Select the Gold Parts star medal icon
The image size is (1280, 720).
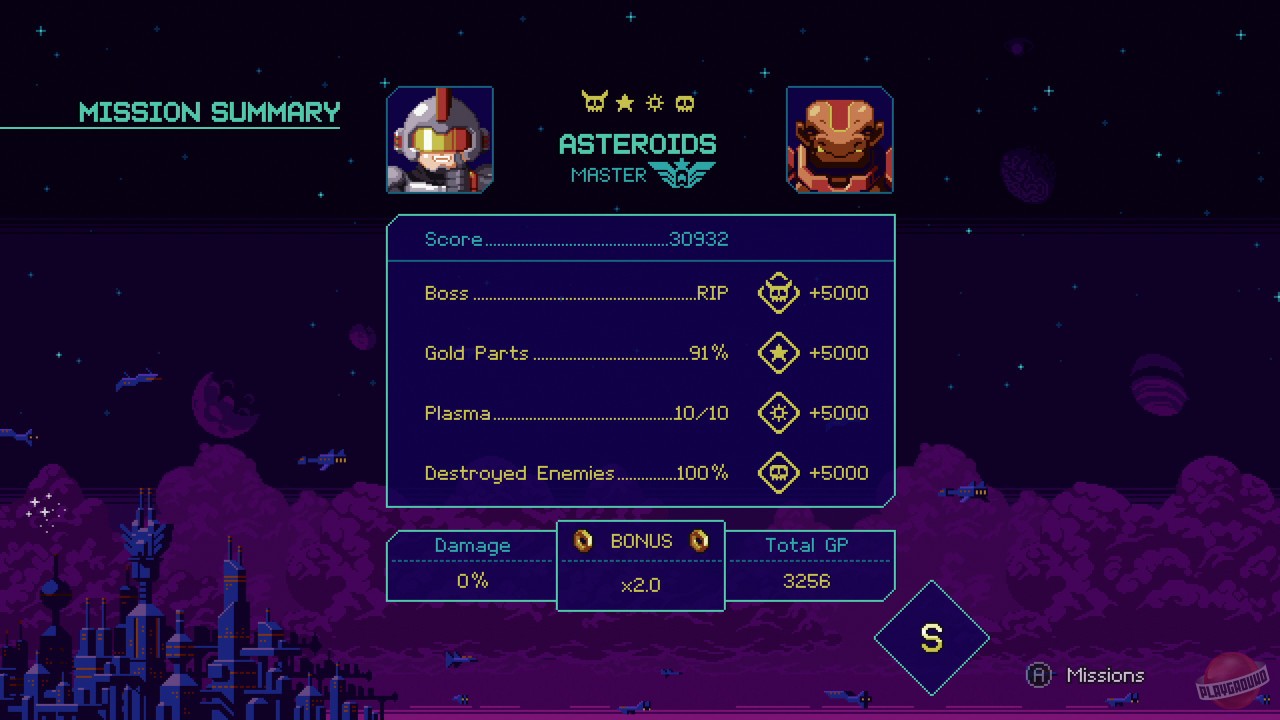click(778, 353)
